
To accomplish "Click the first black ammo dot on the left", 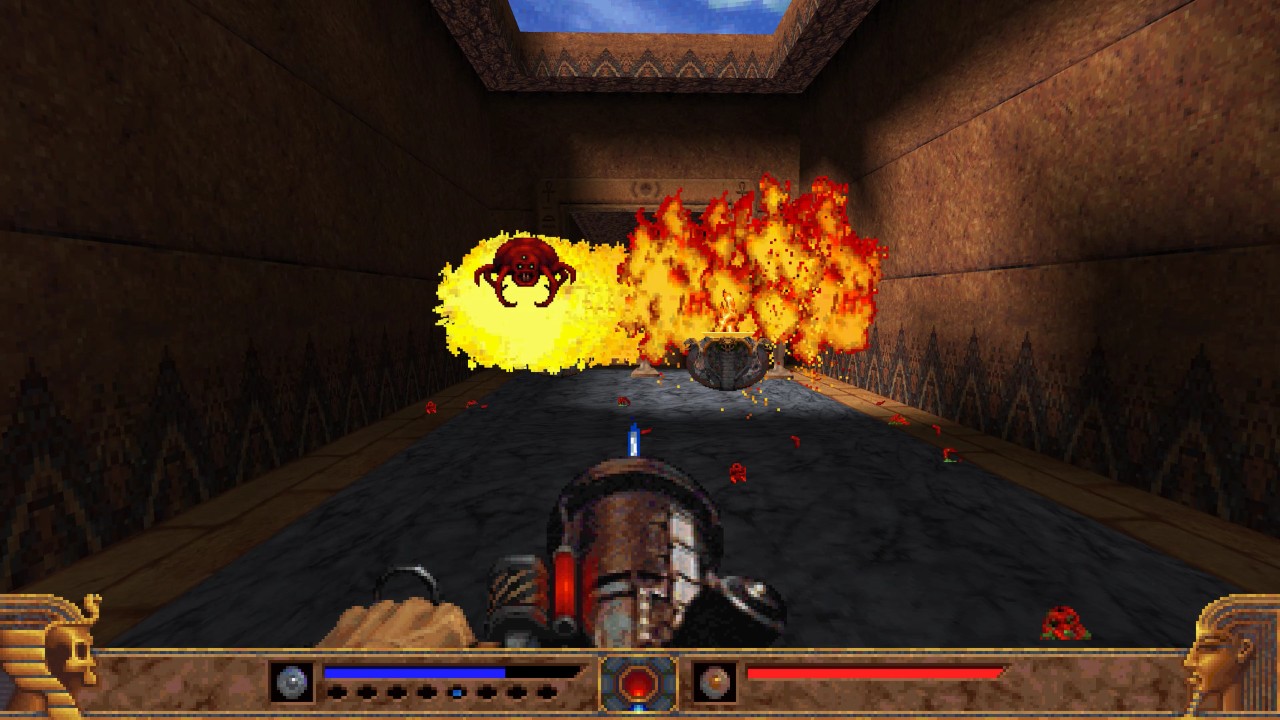I will click(335, 691).
